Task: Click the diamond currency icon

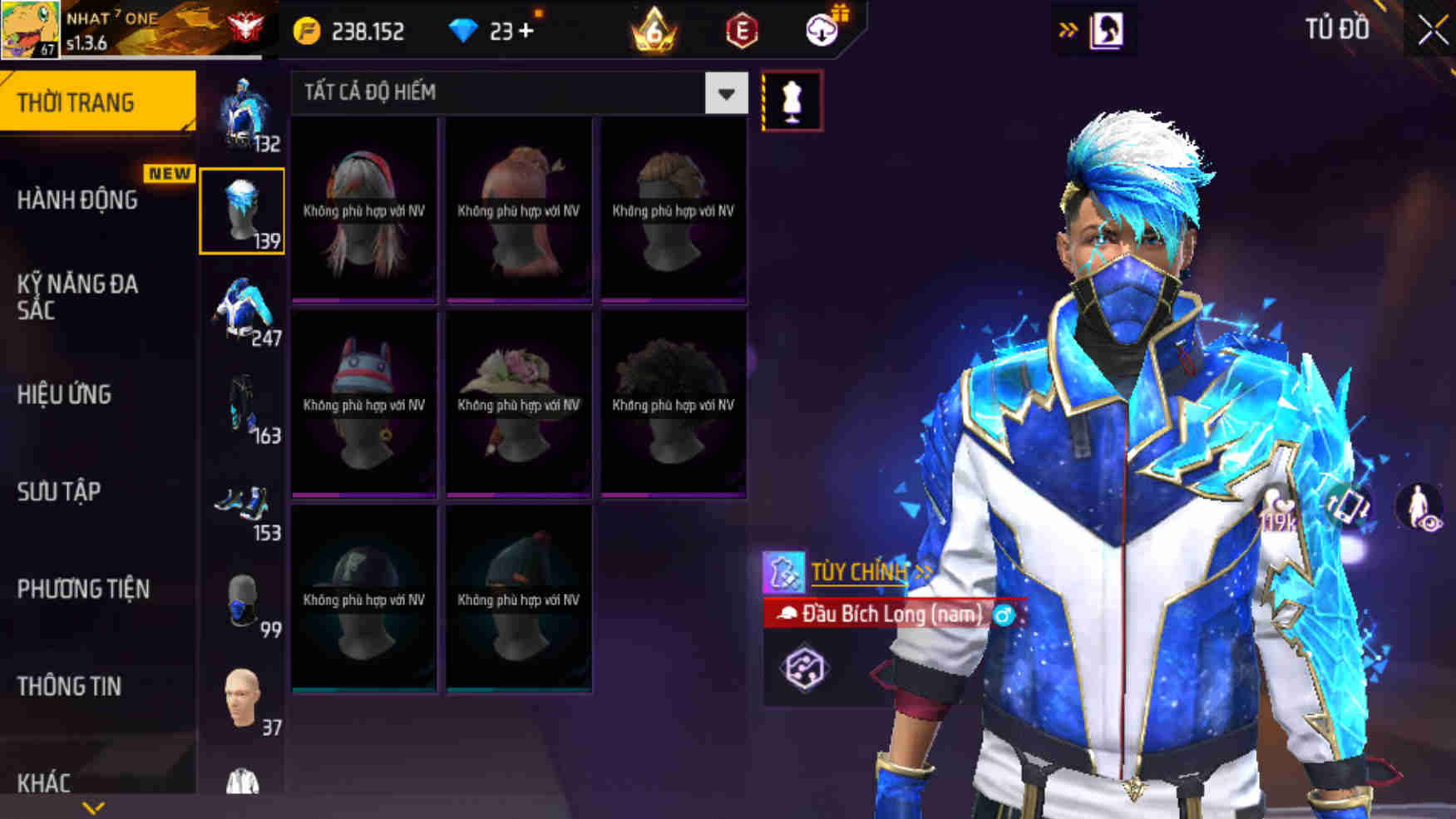Action: tap(464, 30)
